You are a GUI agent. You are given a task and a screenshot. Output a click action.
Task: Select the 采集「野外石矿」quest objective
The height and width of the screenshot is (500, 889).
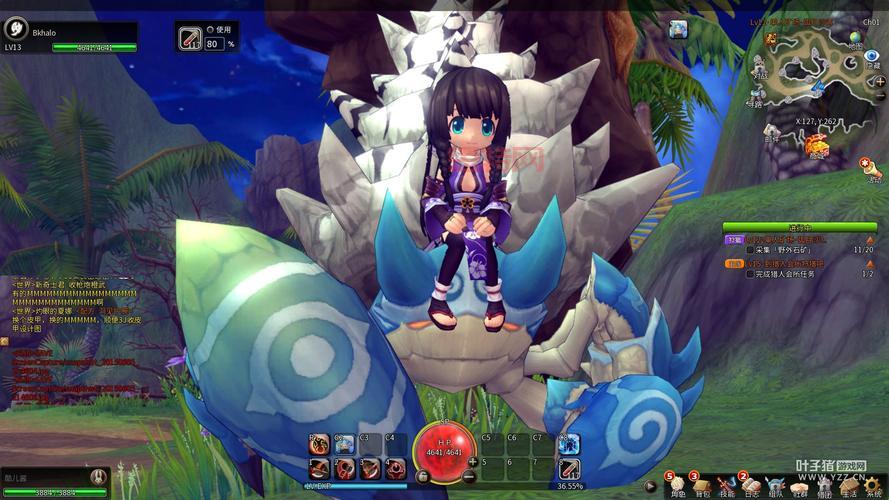pyautogui.click(x=796, y=250)
